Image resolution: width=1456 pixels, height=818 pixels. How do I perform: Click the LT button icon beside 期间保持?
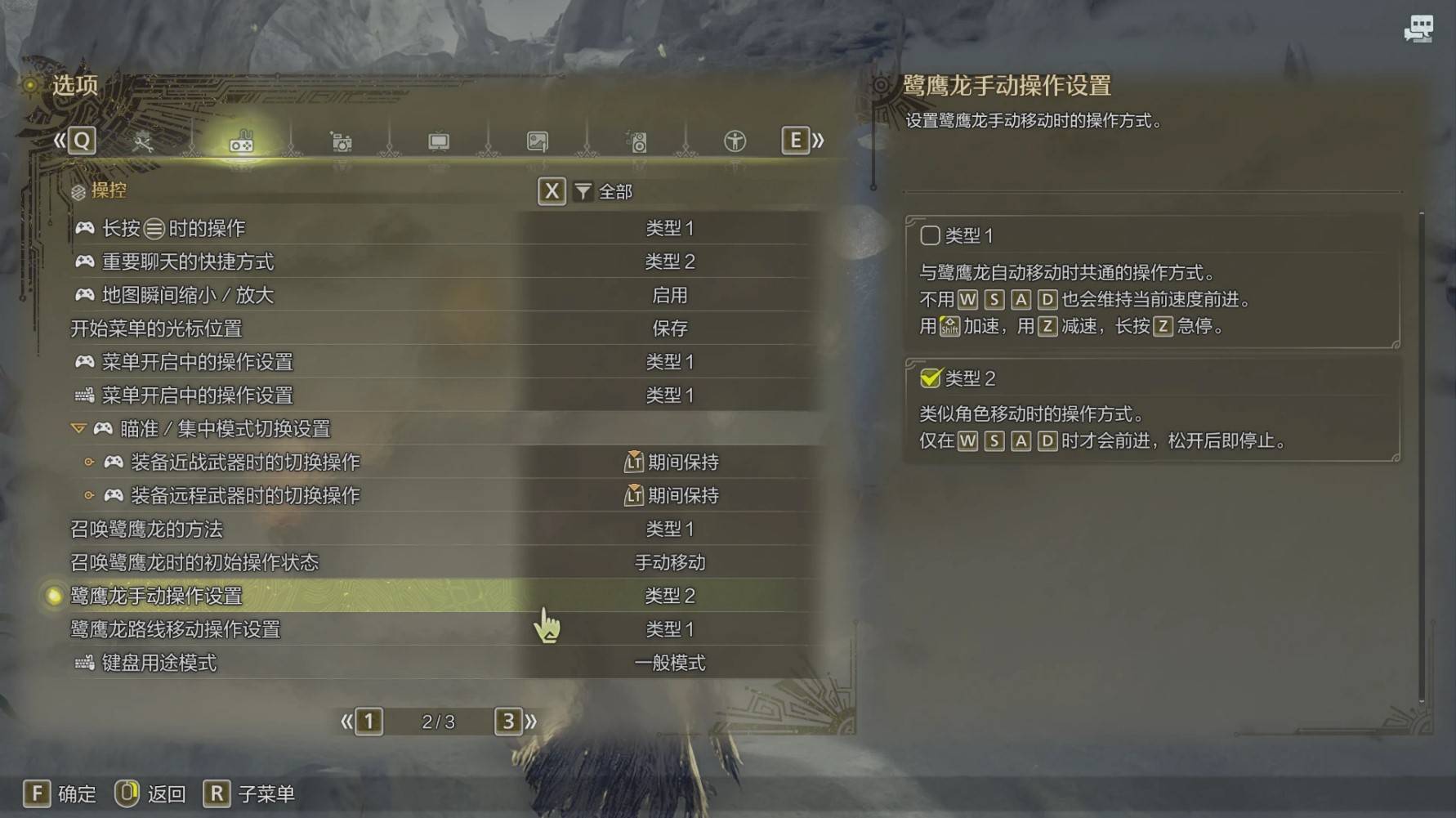[x=633, y=462]
